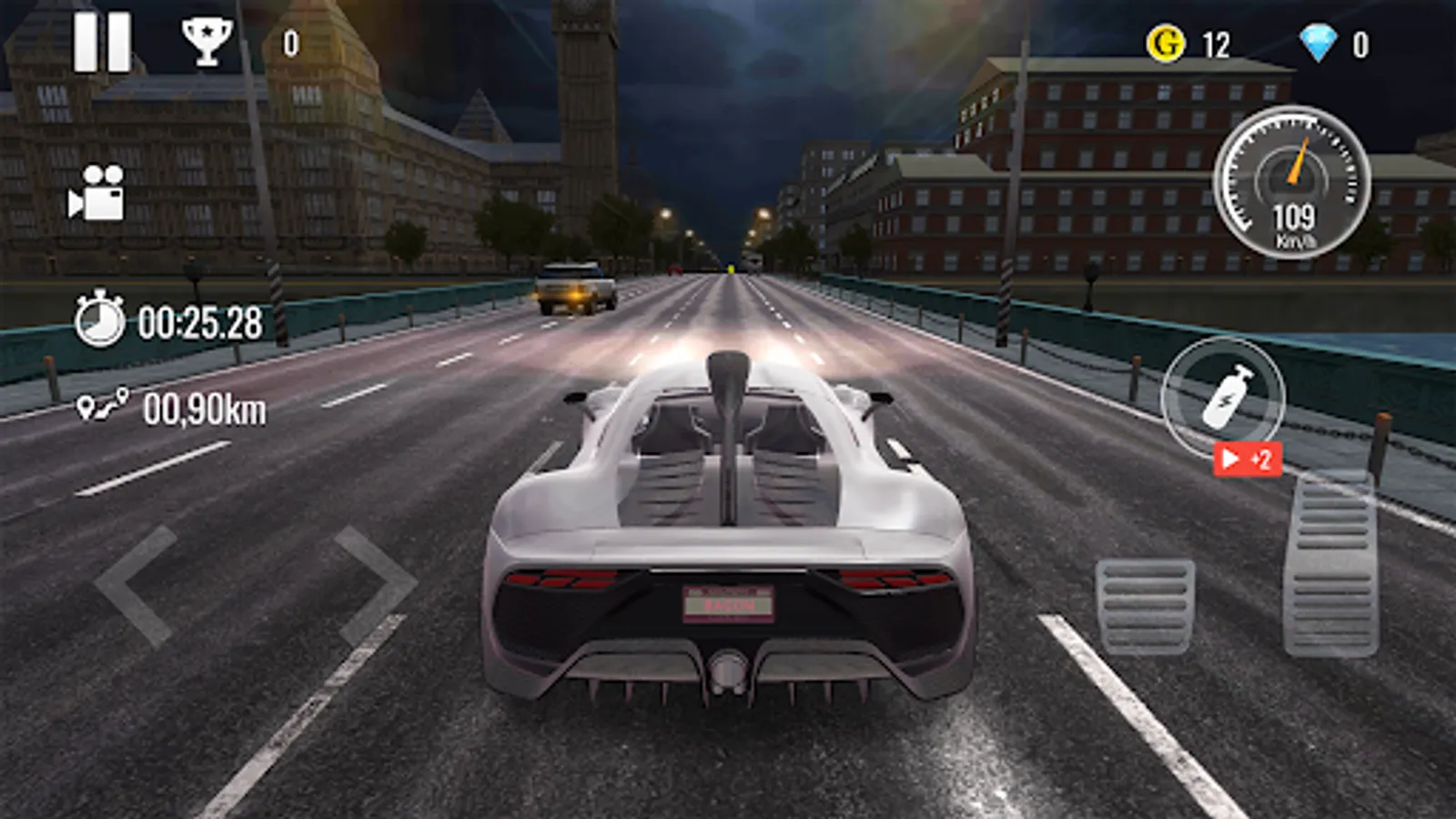Tap the speedometer needle at 109 km/h

point(1298,166)
